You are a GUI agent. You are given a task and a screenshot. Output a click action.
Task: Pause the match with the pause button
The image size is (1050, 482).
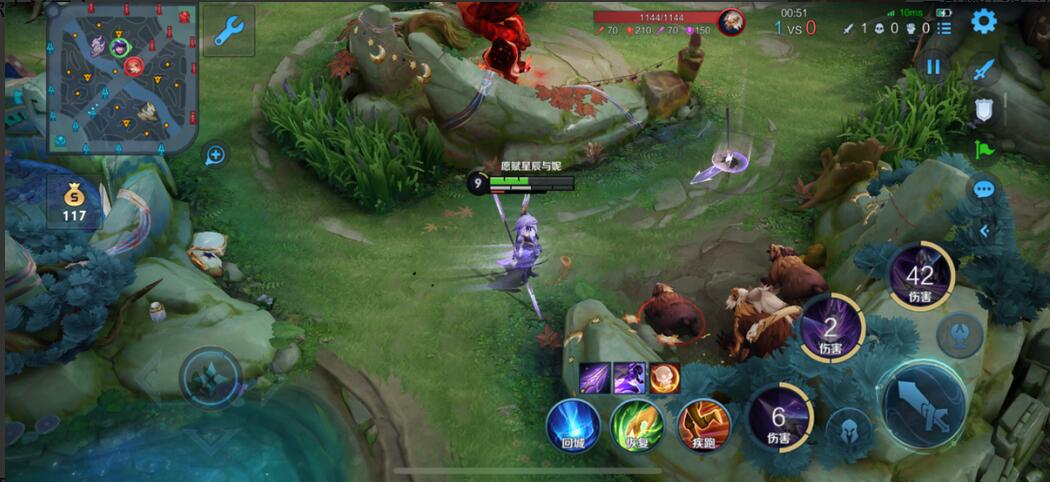933,67
